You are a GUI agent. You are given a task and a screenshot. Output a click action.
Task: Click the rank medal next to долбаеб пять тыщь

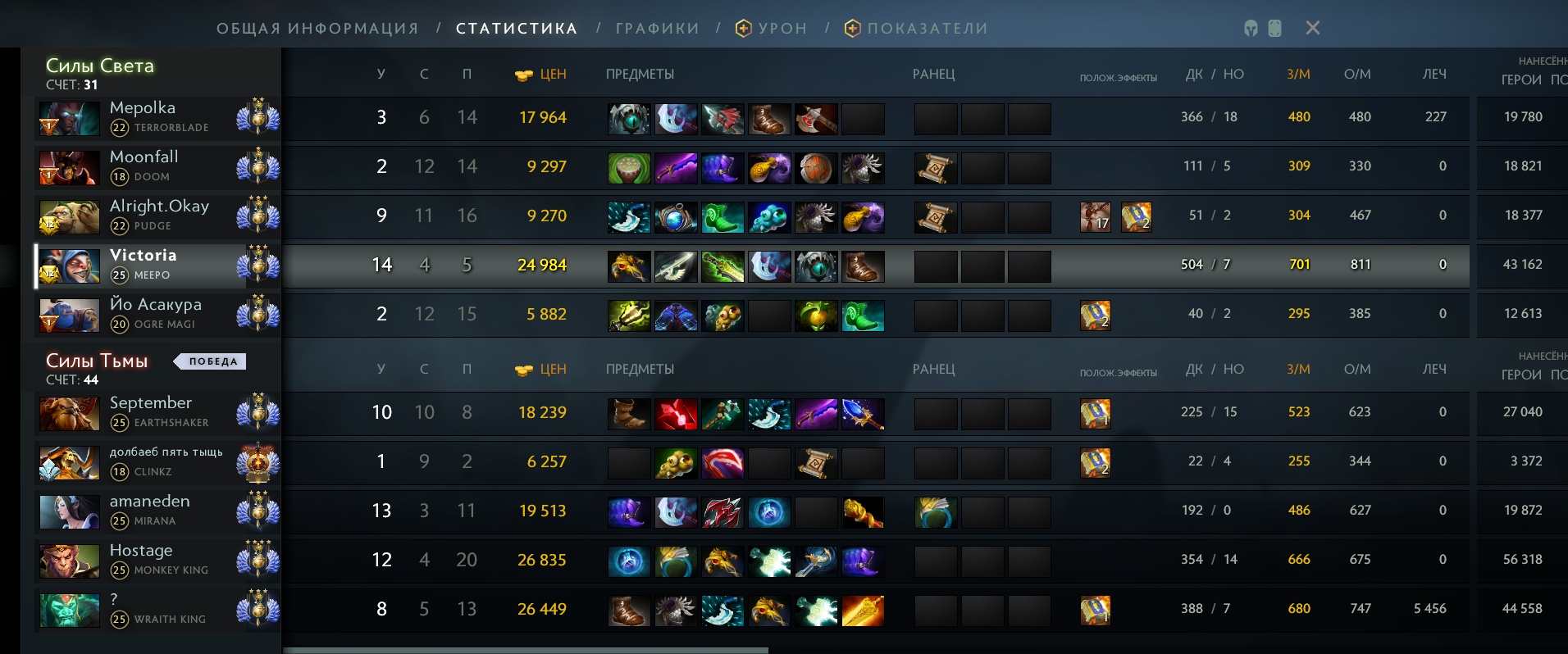[x=258, y=461]
